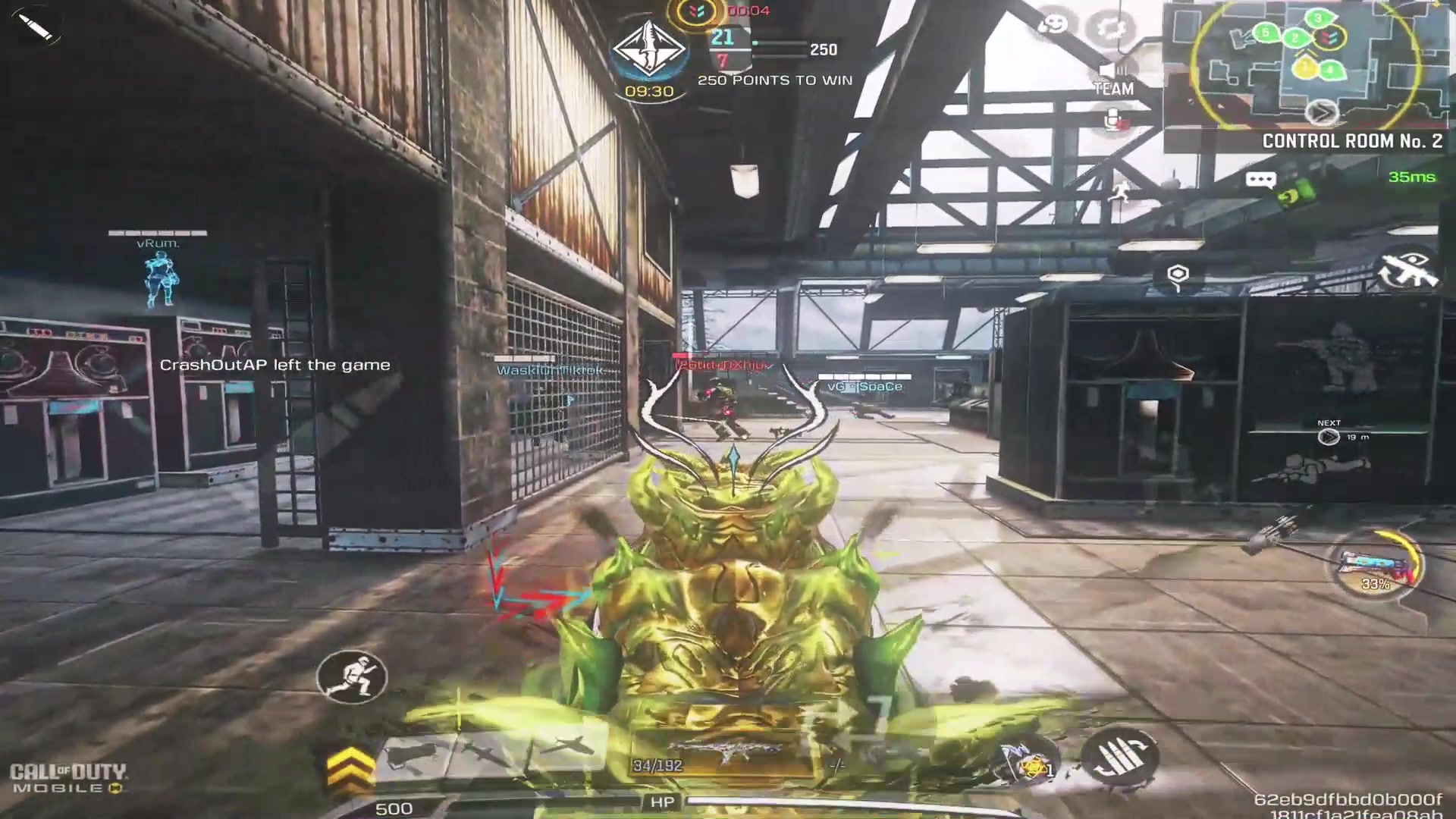Tap the hexagon ping marker button

coord(1178,275)
